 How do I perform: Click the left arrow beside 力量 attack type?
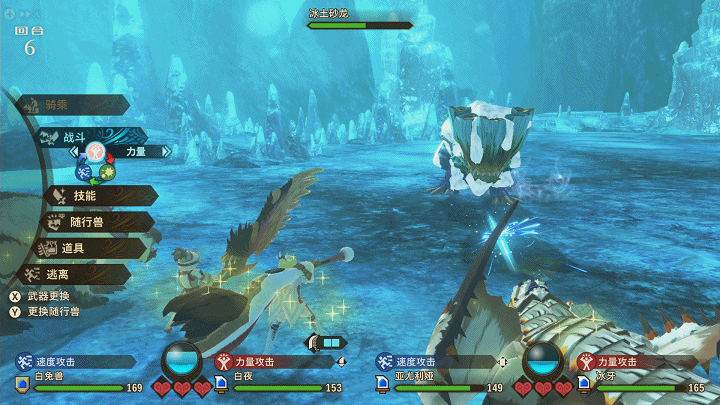click(x=73, y=152)
